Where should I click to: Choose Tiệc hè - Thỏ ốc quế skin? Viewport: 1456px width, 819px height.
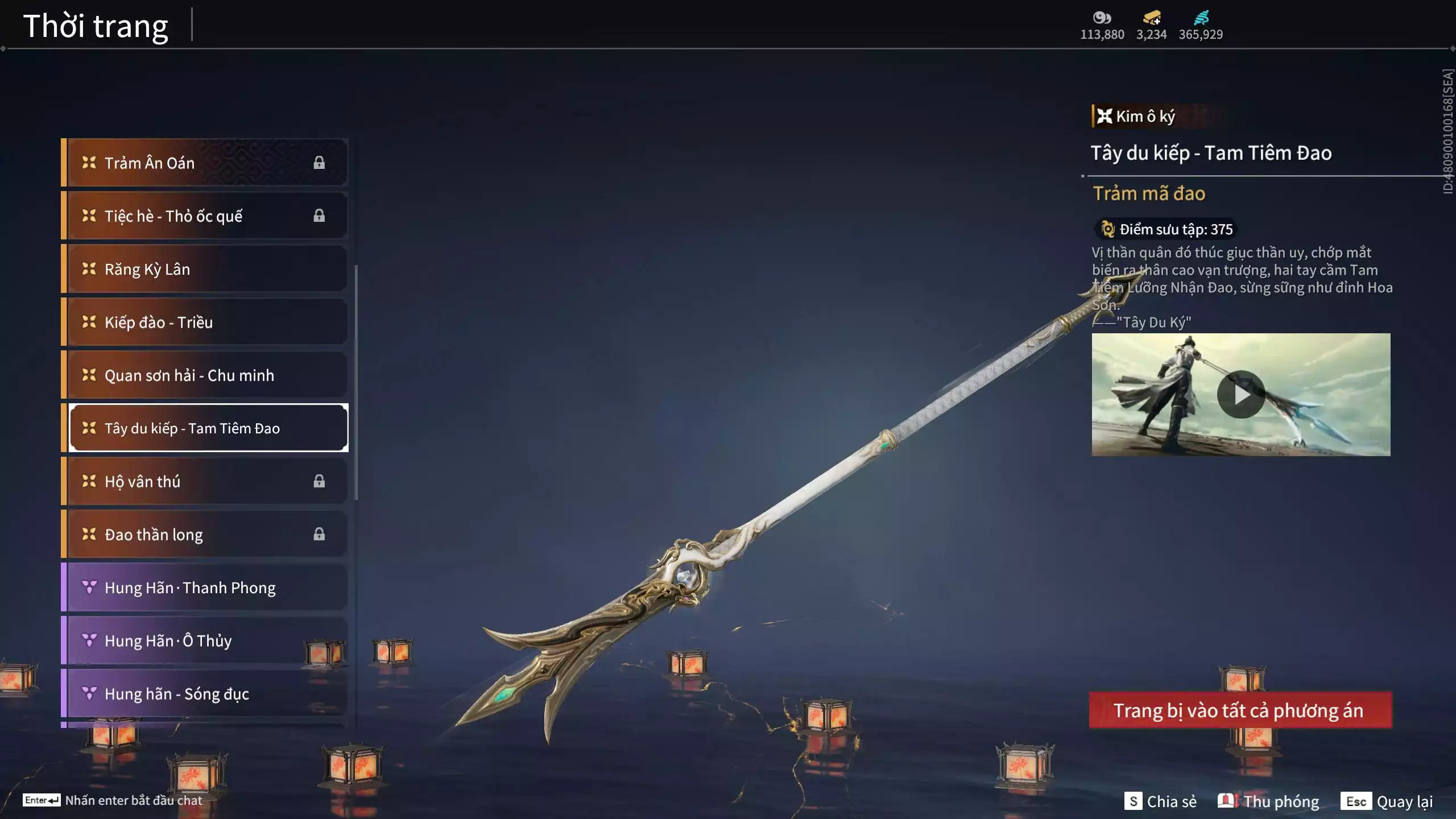coord(205,216)
